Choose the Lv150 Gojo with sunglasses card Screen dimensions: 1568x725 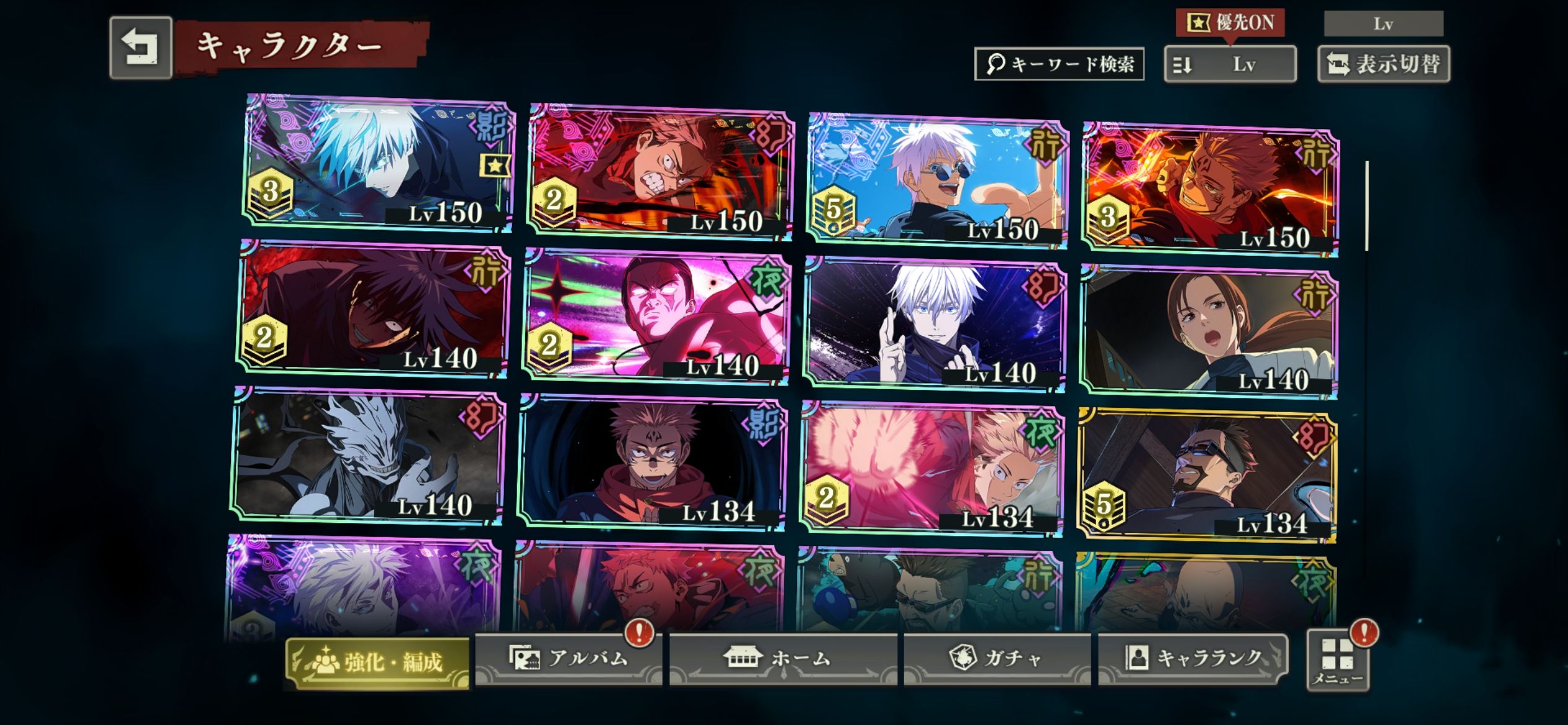tap(938, 180)
